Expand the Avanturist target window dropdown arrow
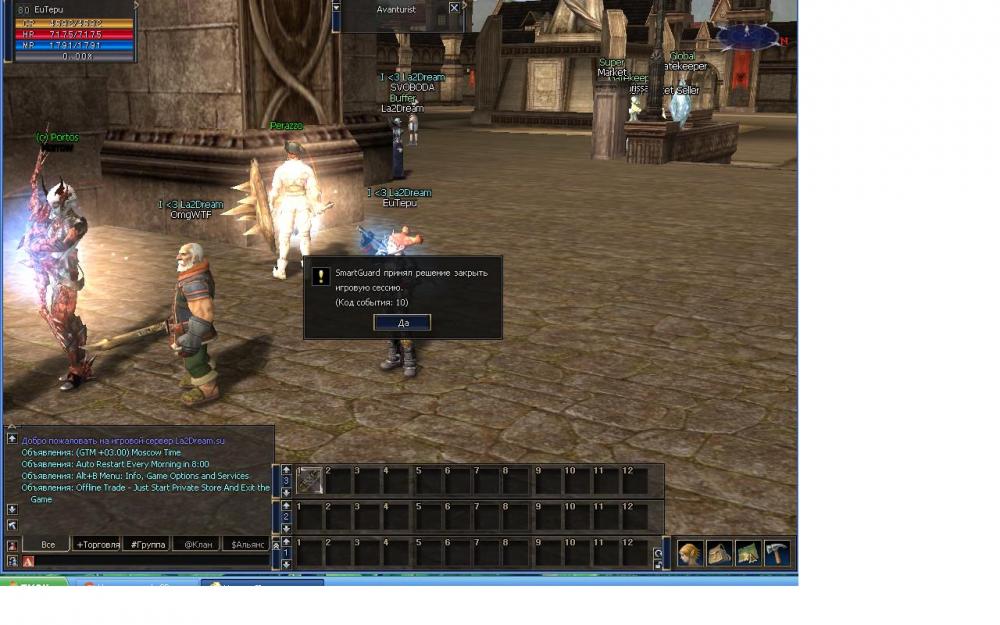Screen dimensions: 1000x625 click(x=336, y=8)
